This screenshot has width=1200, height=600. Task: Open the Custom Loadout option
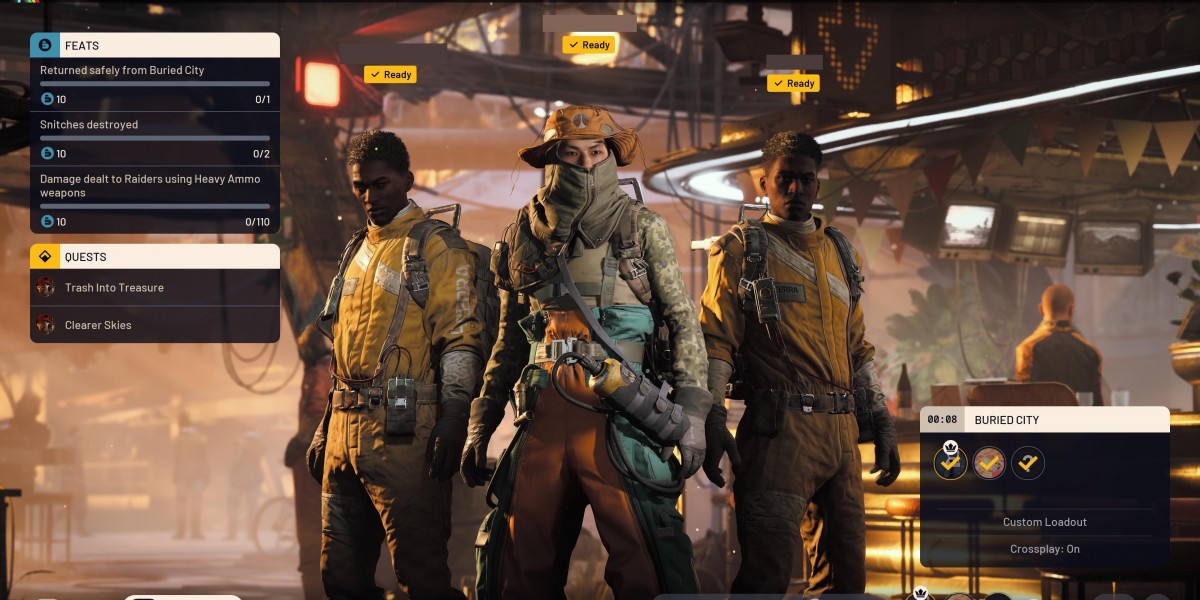[1044, 522]
